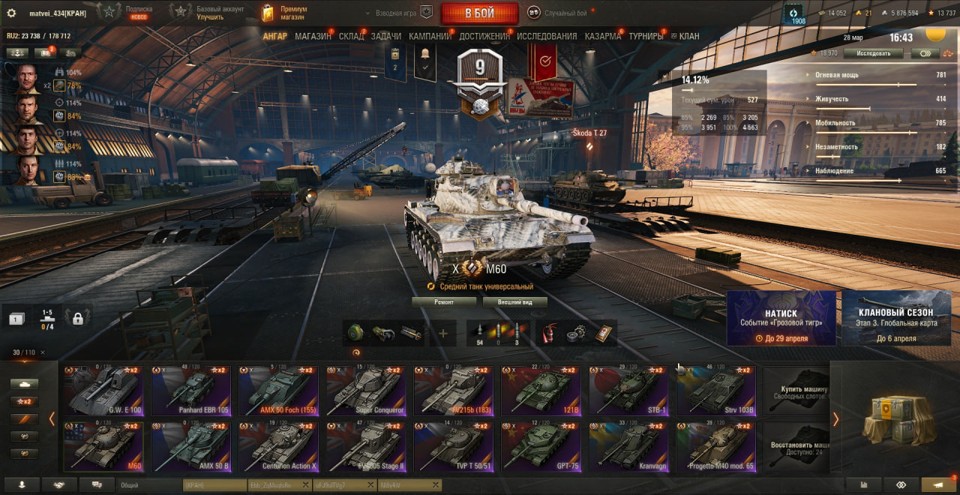
Task: Switch to the СКЛАД tab
Action: [x=352, y=36]
